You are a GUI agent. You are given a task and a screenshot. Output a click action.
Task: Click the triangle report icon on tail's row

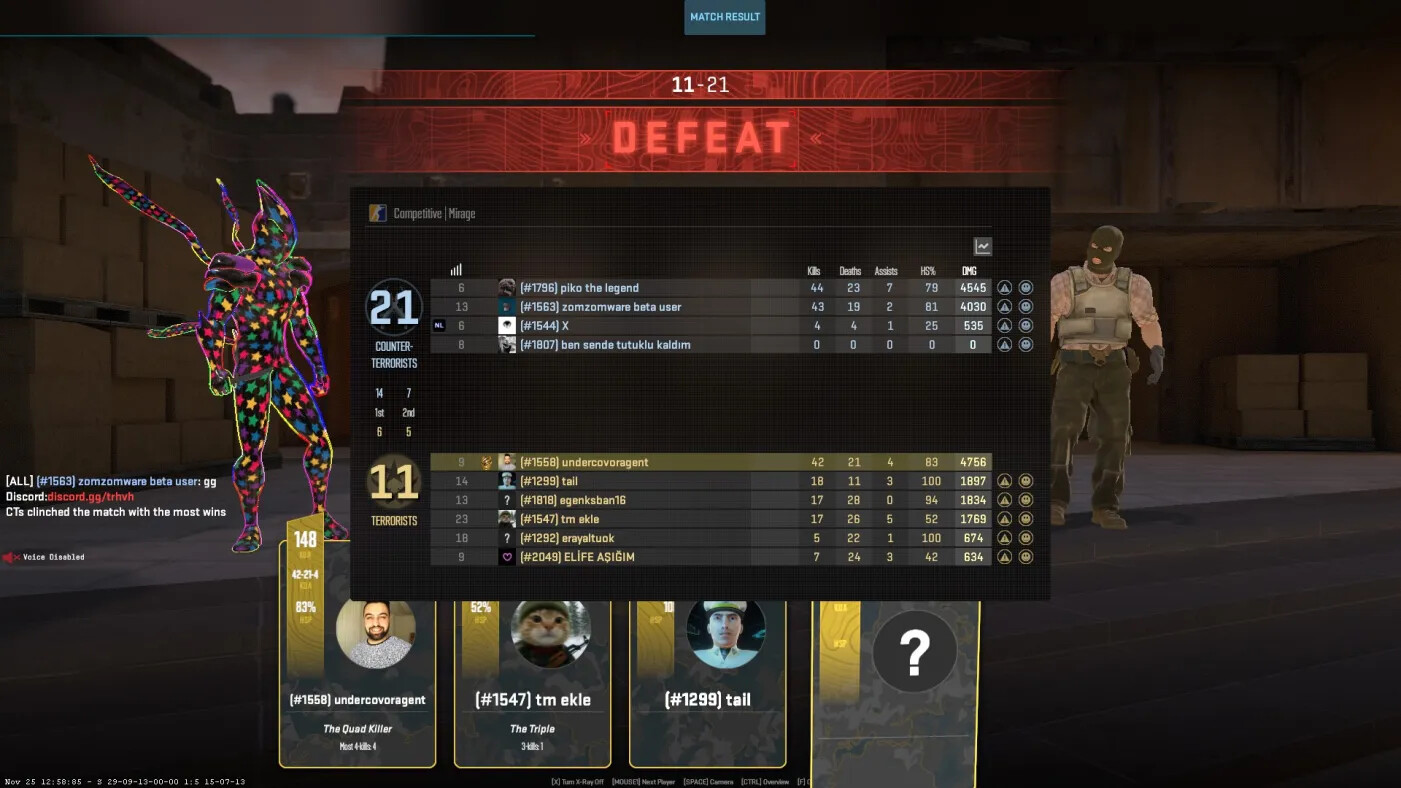click(x=1004, y=481)
